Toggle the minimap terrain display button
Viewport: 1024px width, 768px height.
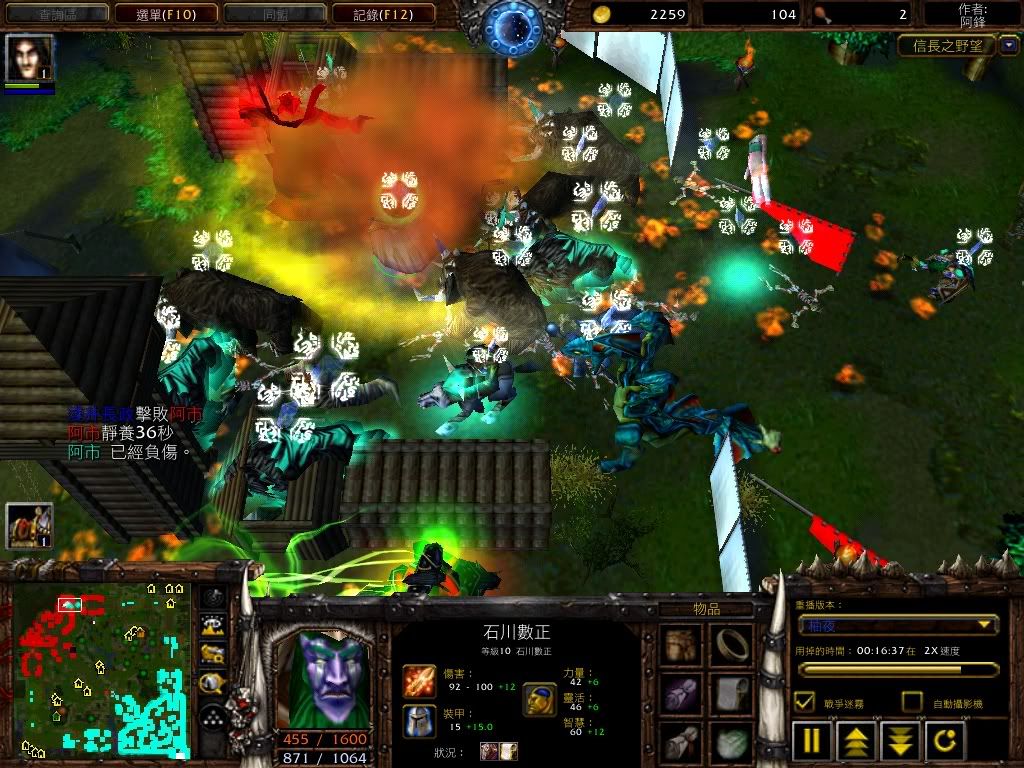pos(212,626)
